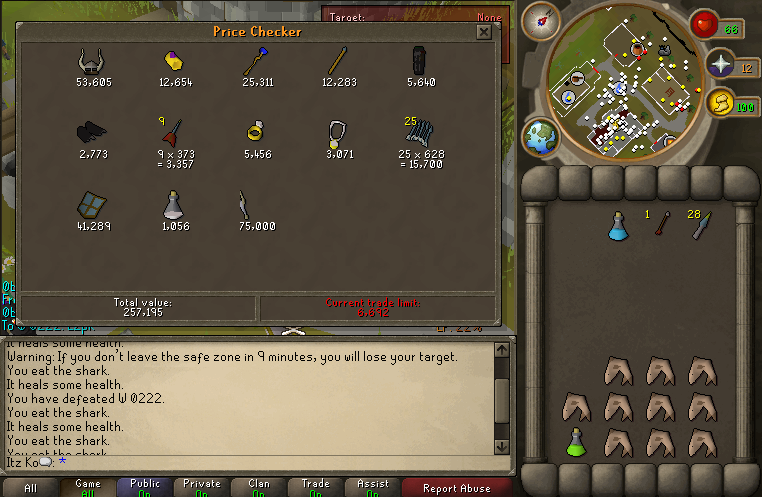Choose the gold ring worth 5,456
The image size is (762, 497).
(x=256, y=132)
